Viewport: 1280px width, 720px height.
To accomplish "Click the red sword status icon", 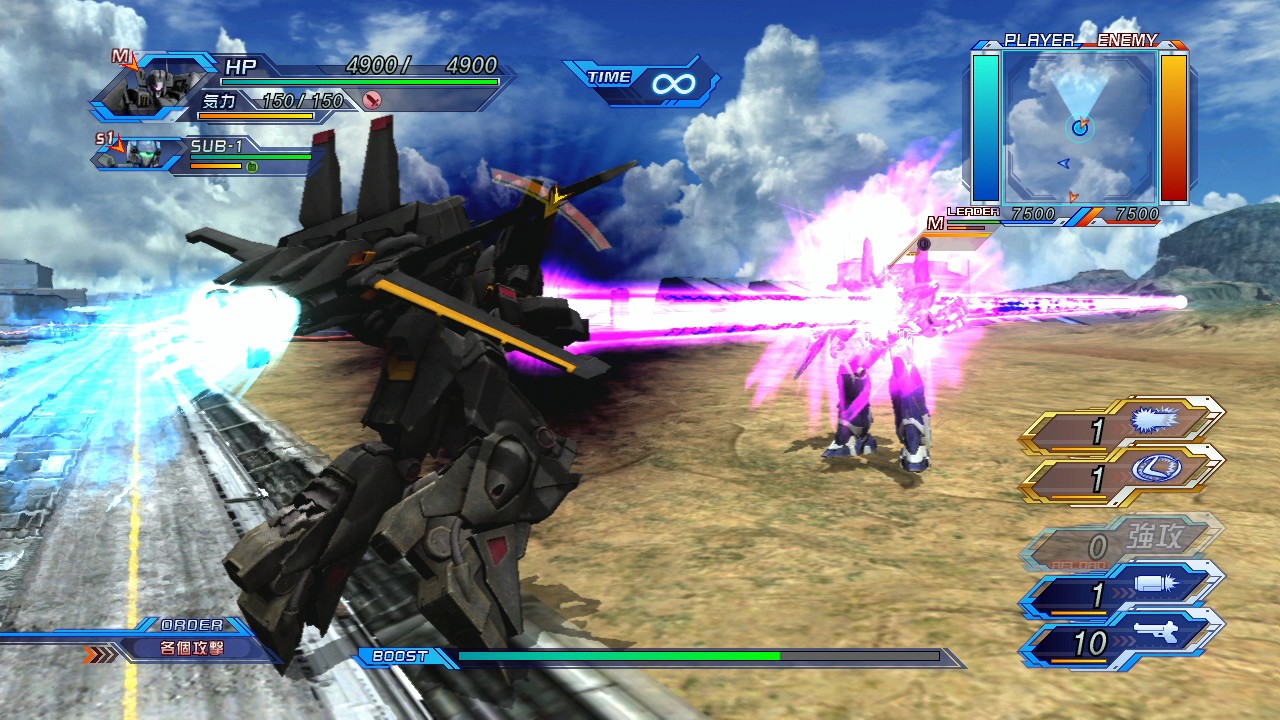I will (372, 99).
